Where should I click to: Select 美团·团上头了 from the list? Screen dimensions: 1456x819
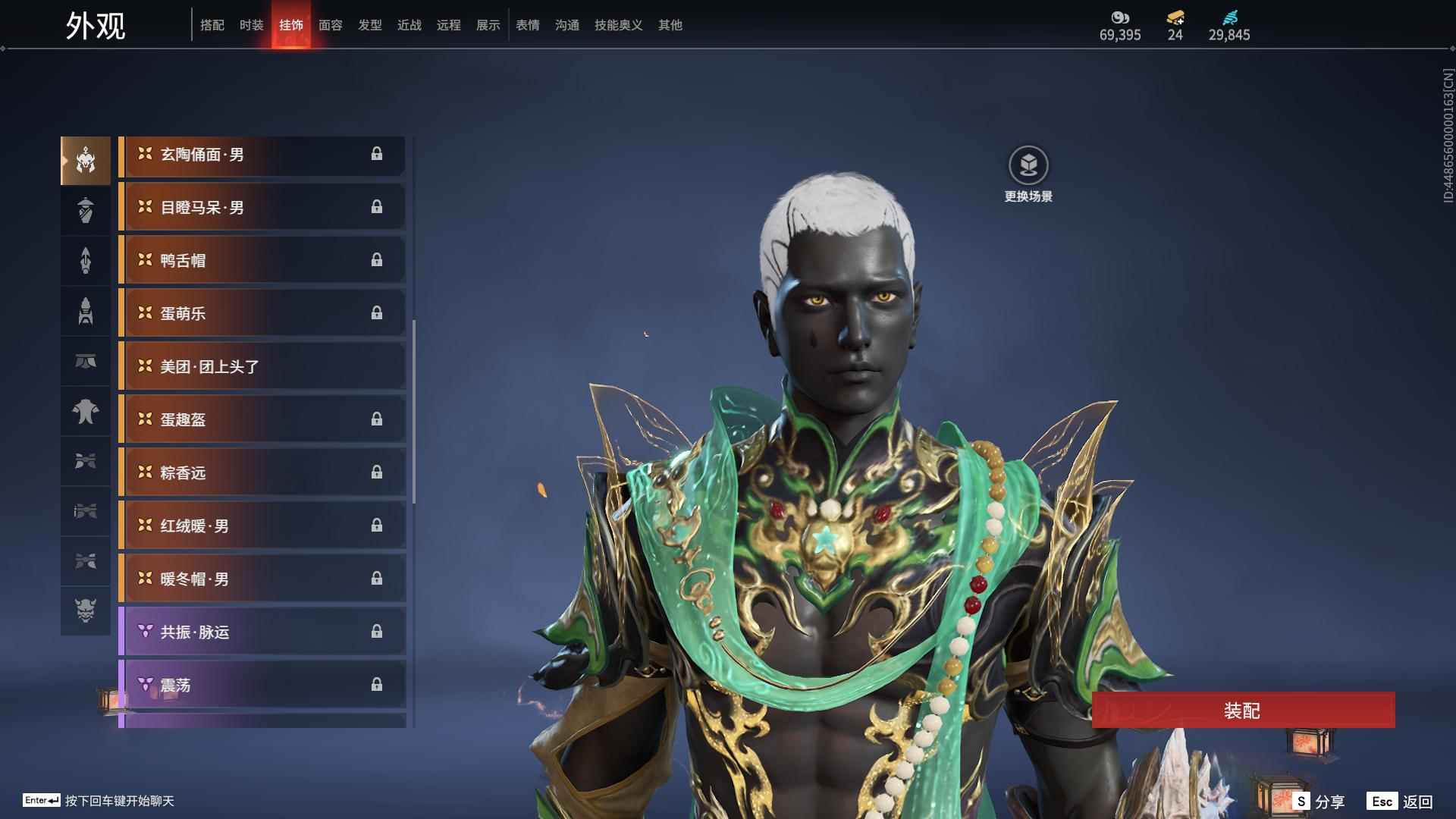pos(262,367)
